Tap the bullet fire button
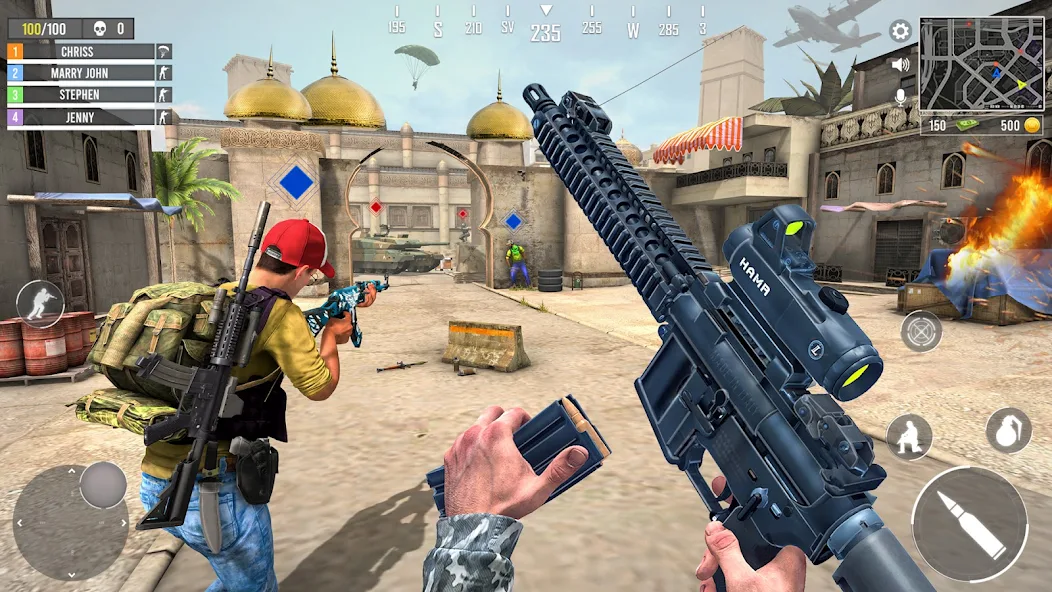Viewport: 1052px width, 592px height. tap(969, 524)
